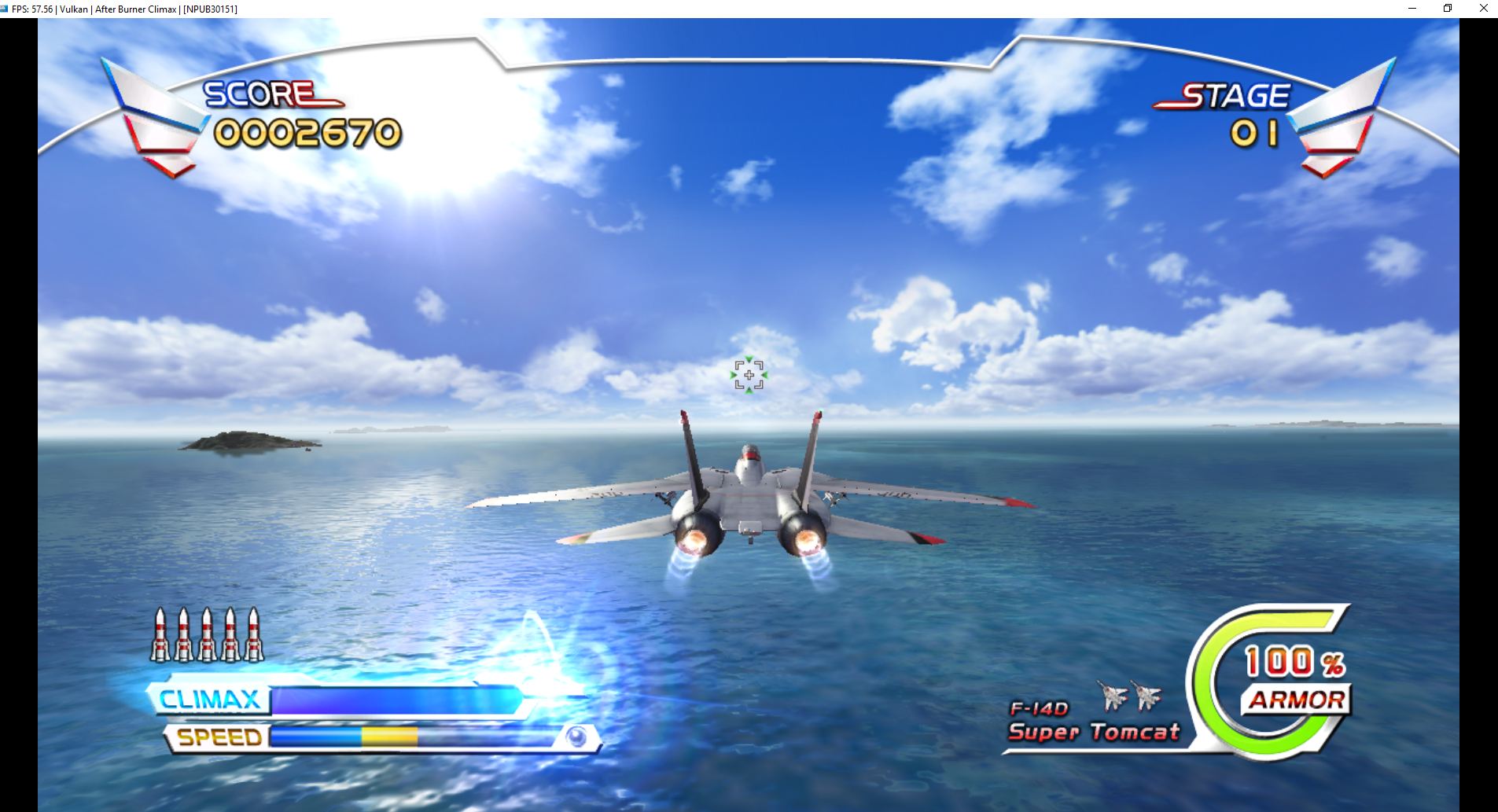Click the green targeting reticle

coord(749,375)
